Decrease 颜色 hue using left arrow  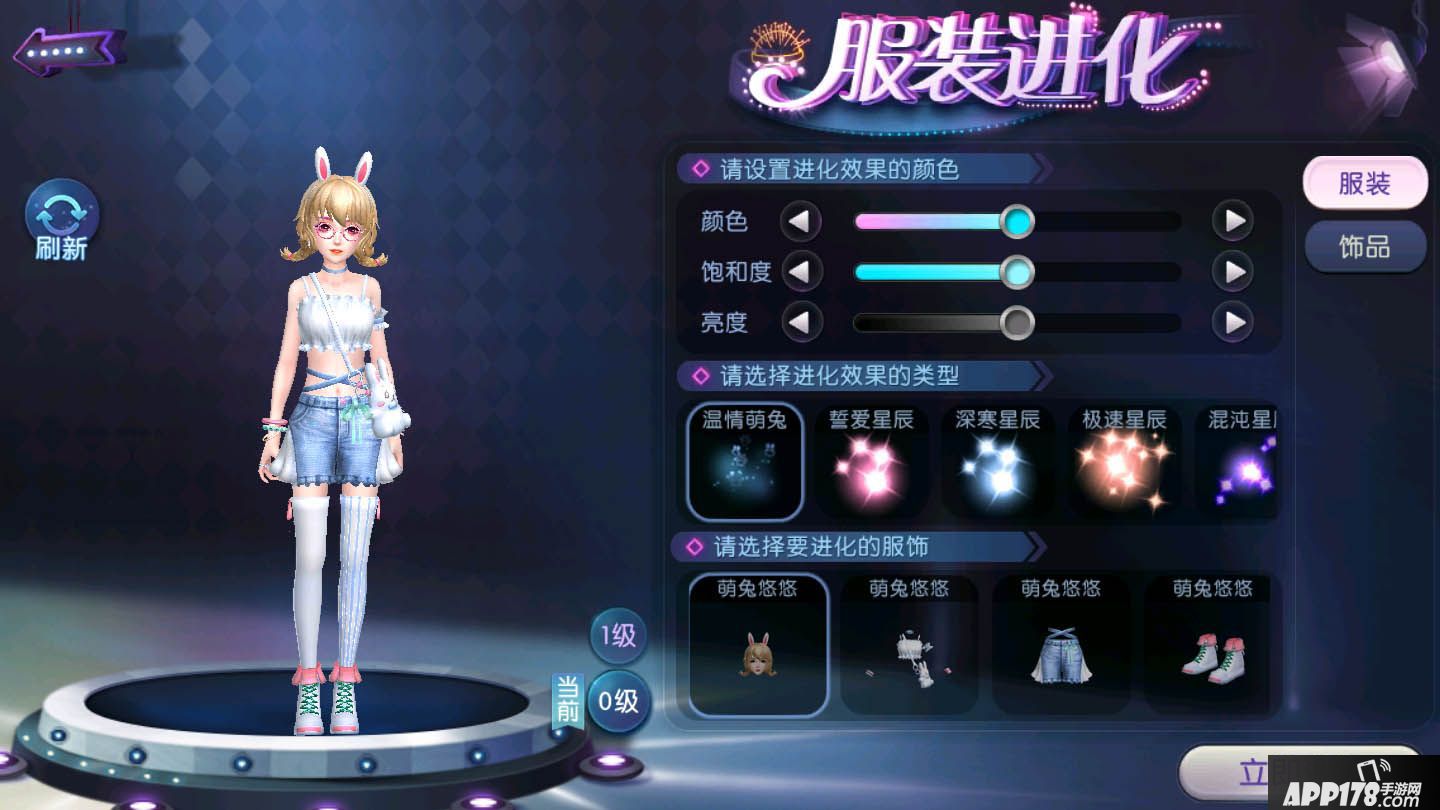(x=801, y=221)
